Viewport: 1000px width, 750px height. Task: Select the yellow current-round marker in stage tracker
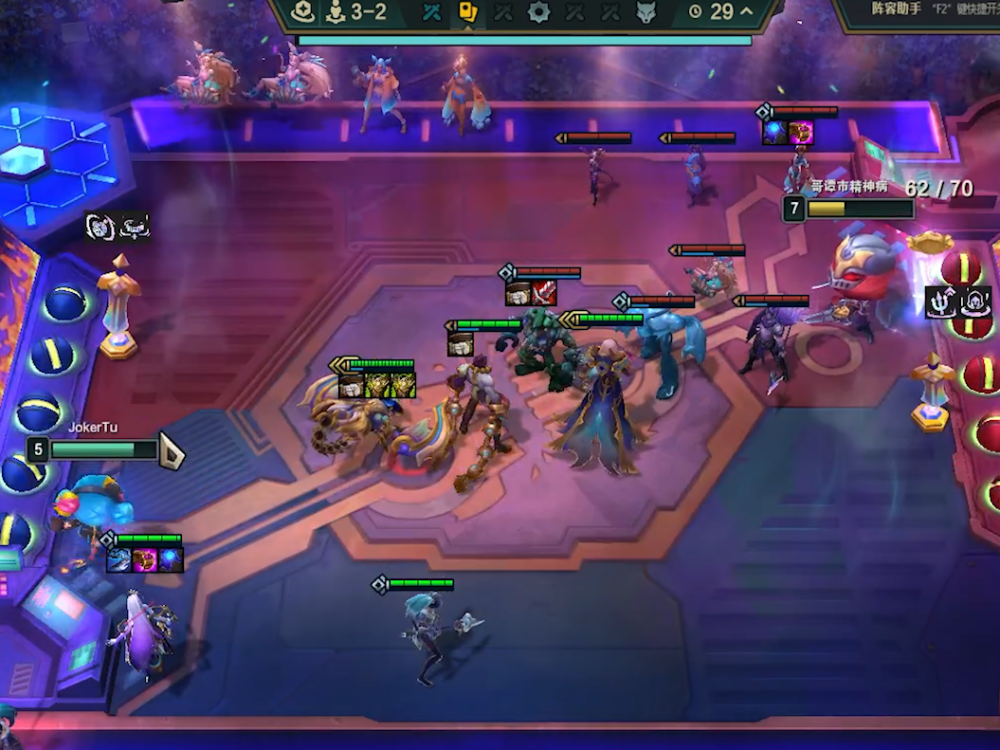pyautogui.click(x=467, y=12)
